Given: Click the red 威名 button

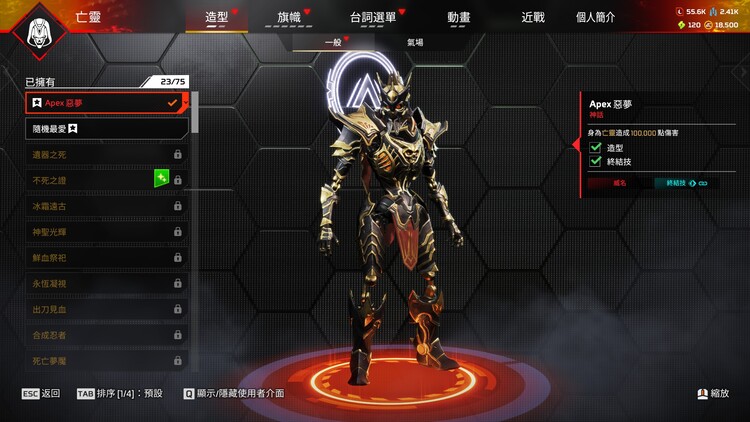Looking at the screenshot, I should pyautogui.click(x=619, y=183).
